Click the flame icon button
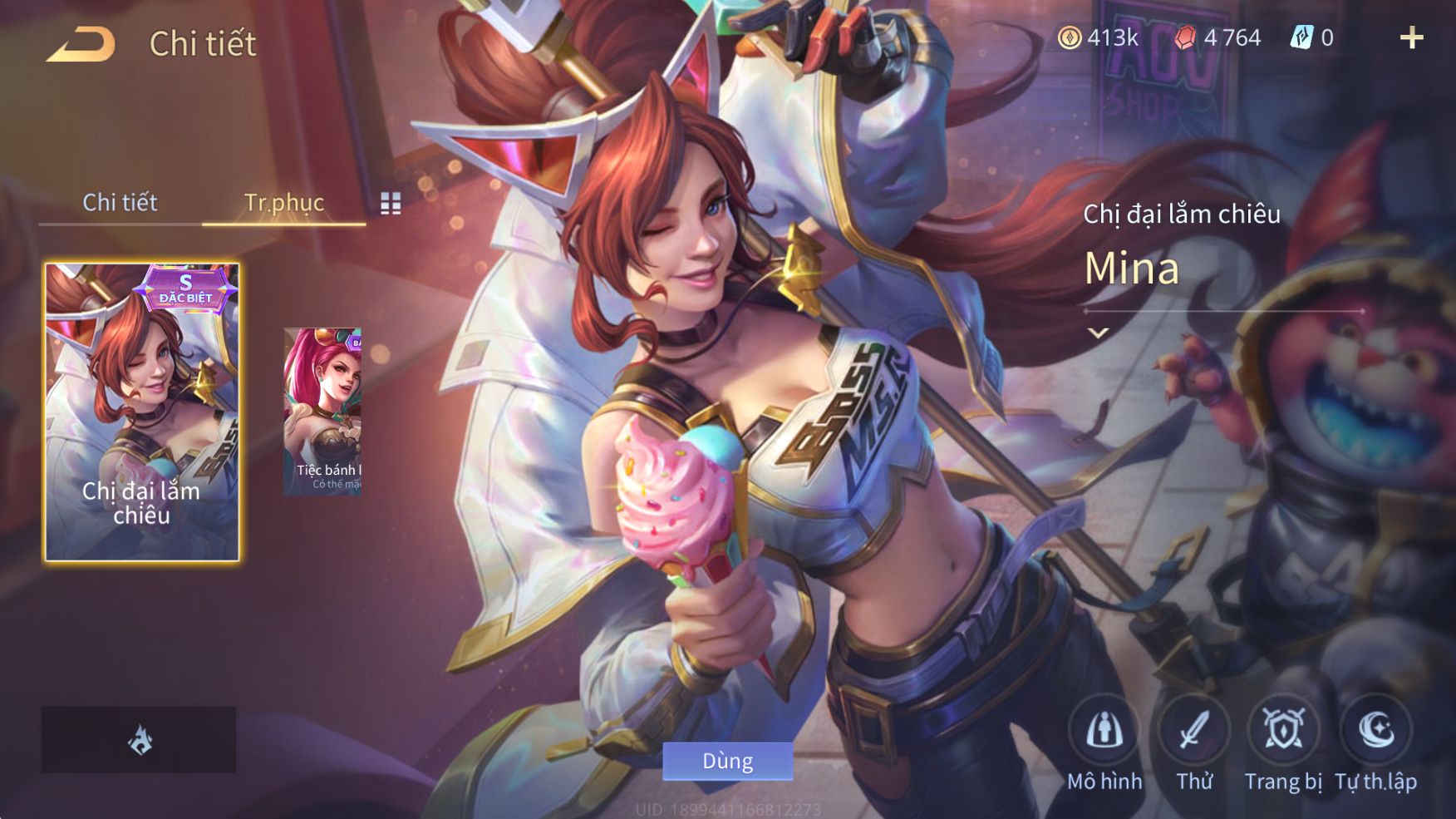 click(140, 740)
